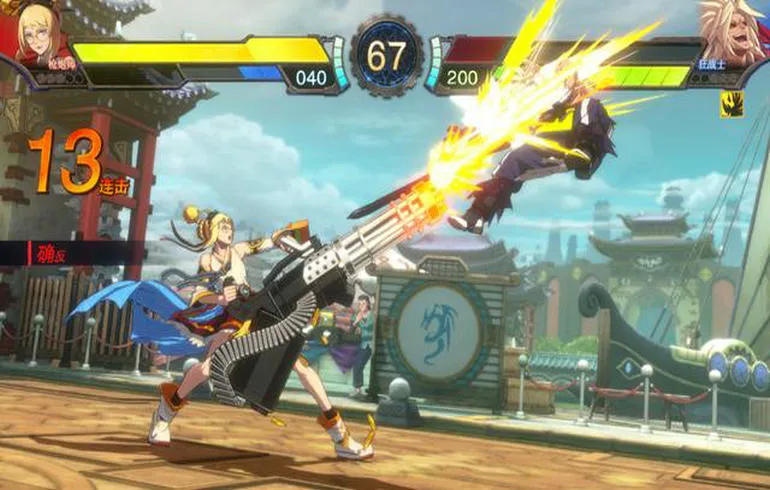Select the yellow hand status icon
The image size is (770, 490).
[731, 104]
